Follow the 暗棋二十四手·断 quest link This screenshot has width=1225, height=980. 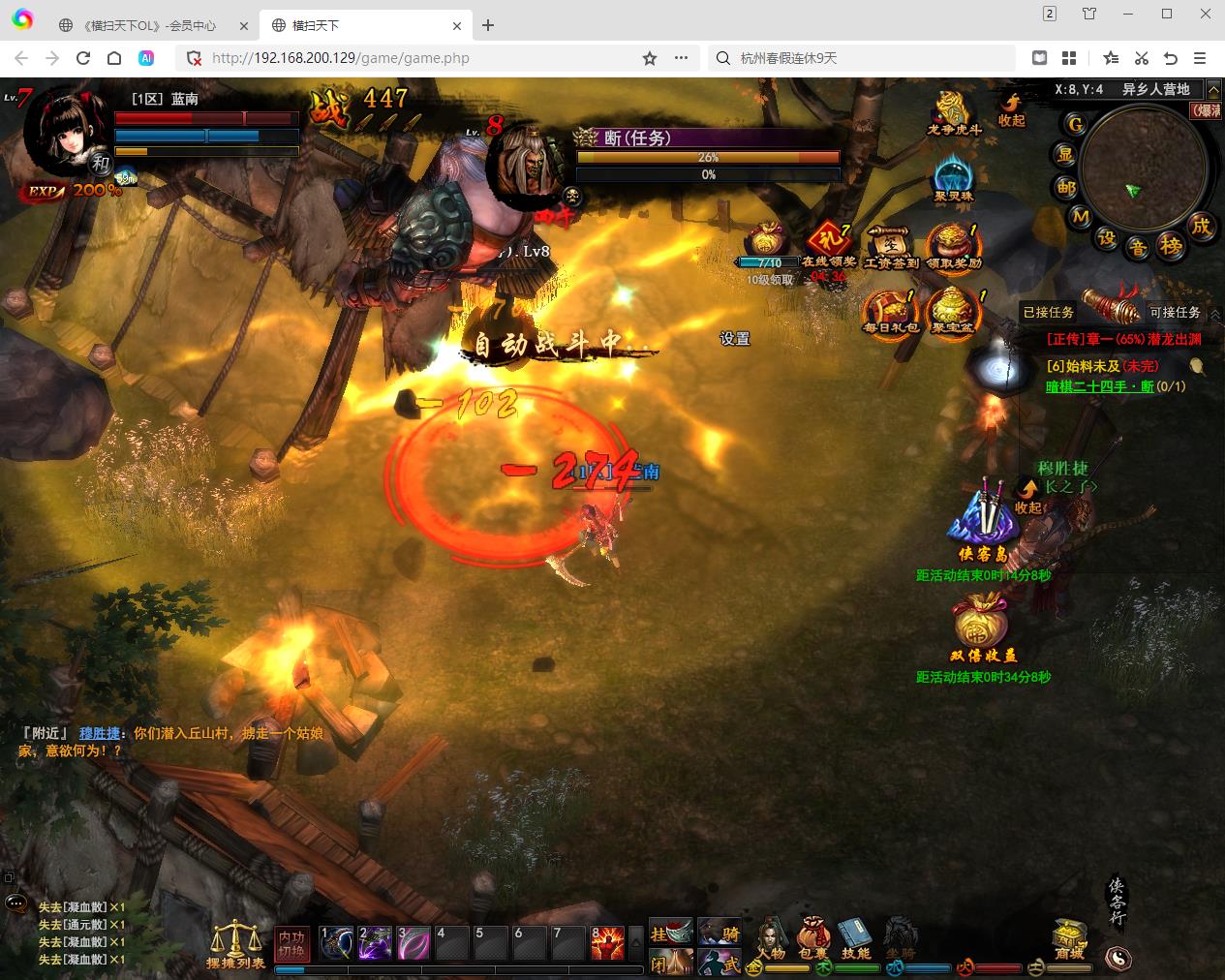[1099, 386]
